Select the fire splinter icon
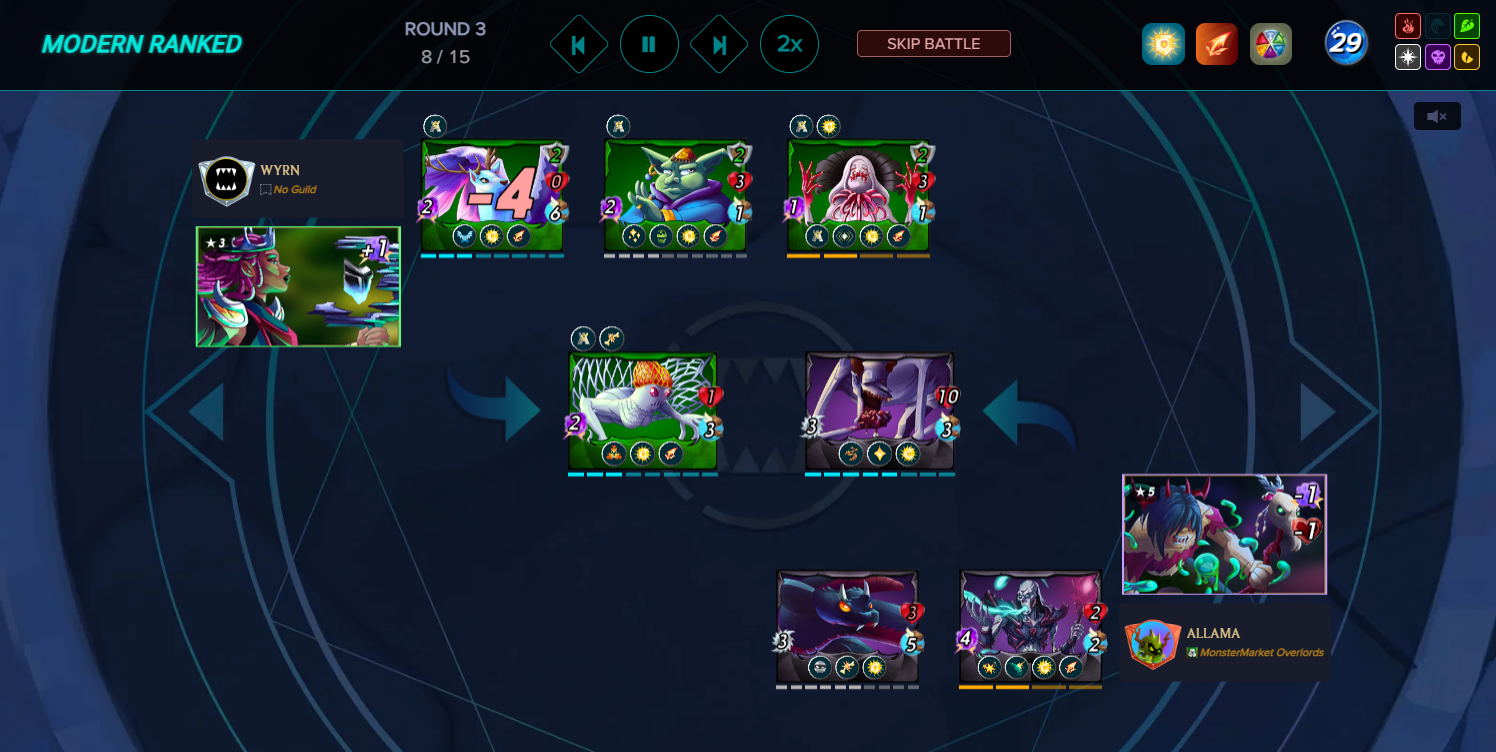This screenshot has height=752, width=1496. [1407, 25]
